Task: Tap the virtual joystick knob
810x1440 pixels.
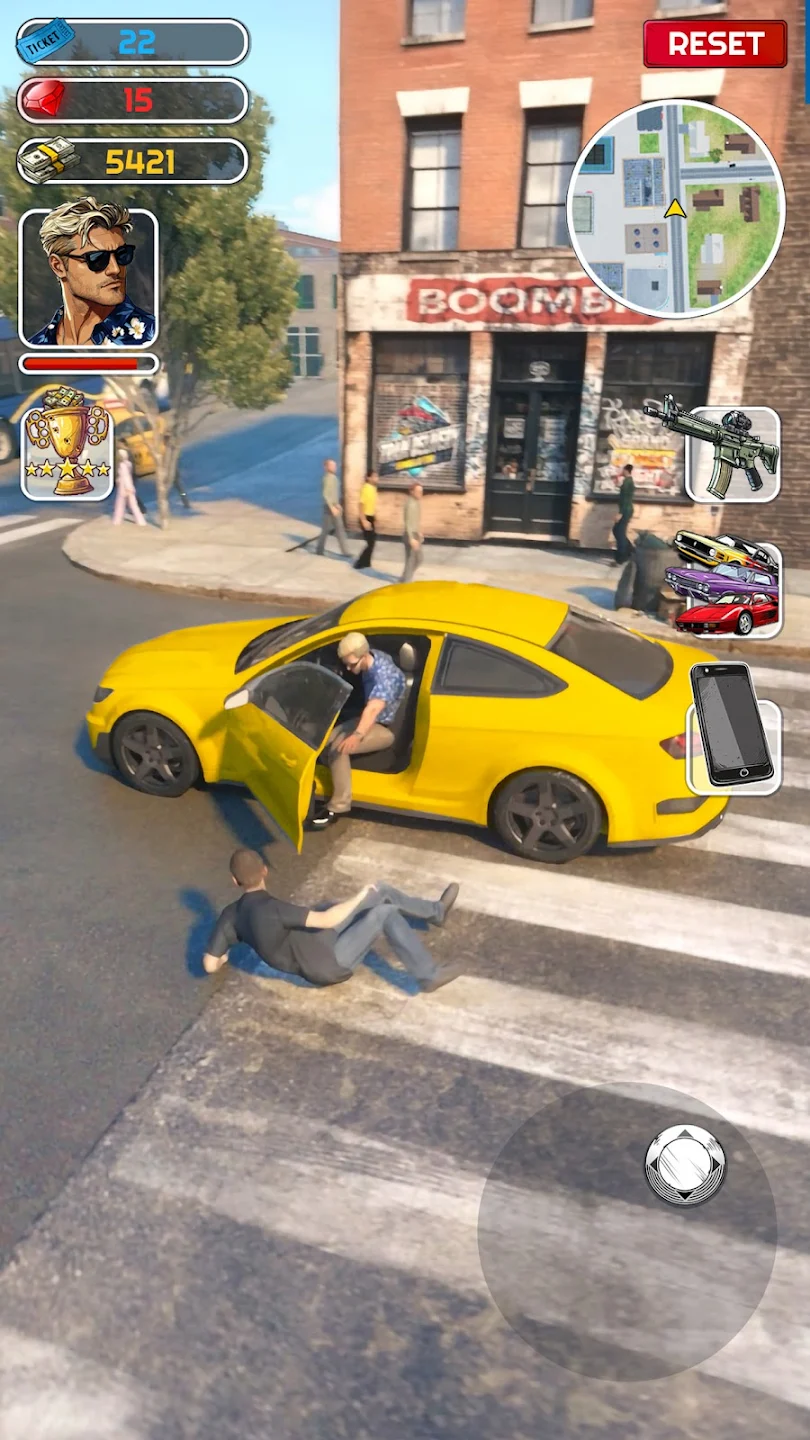Action: coord(685,1165)
